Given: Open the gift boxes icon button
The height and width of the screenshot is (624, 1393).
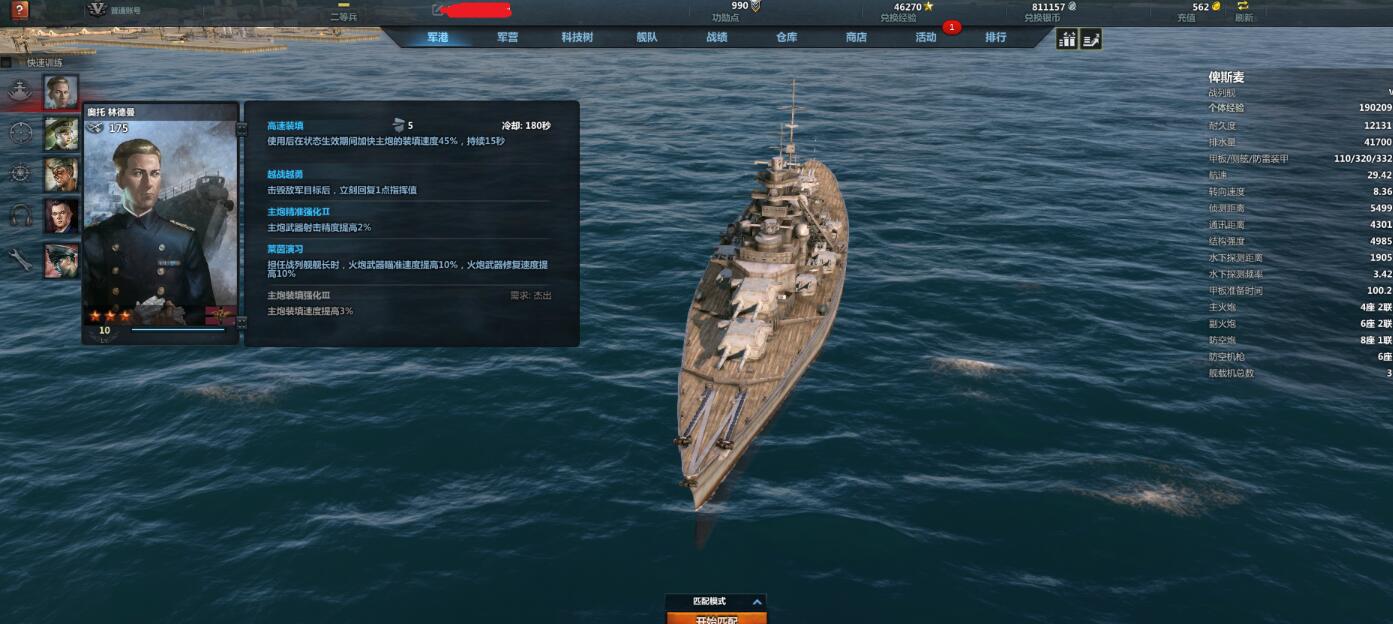Looking at the screenshot, I should pyautogui.click(x=1067, y=39).
